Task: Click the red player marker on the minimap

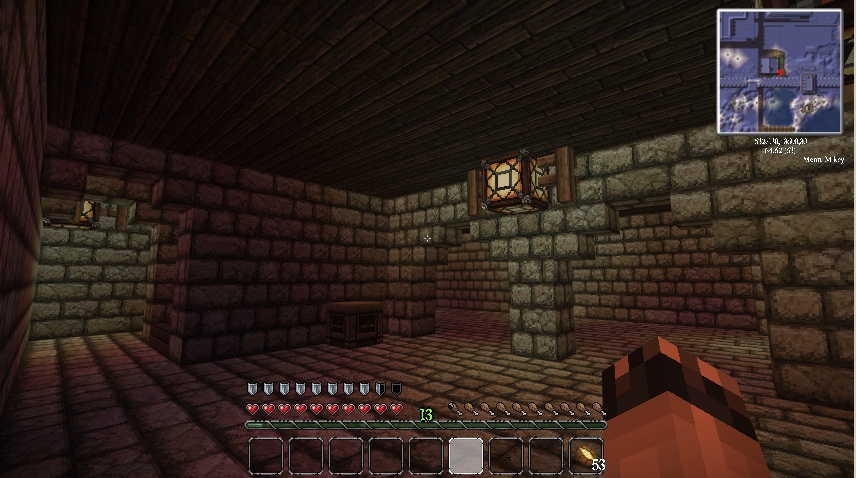Action: pyautogui.click(x=780, y=71)
